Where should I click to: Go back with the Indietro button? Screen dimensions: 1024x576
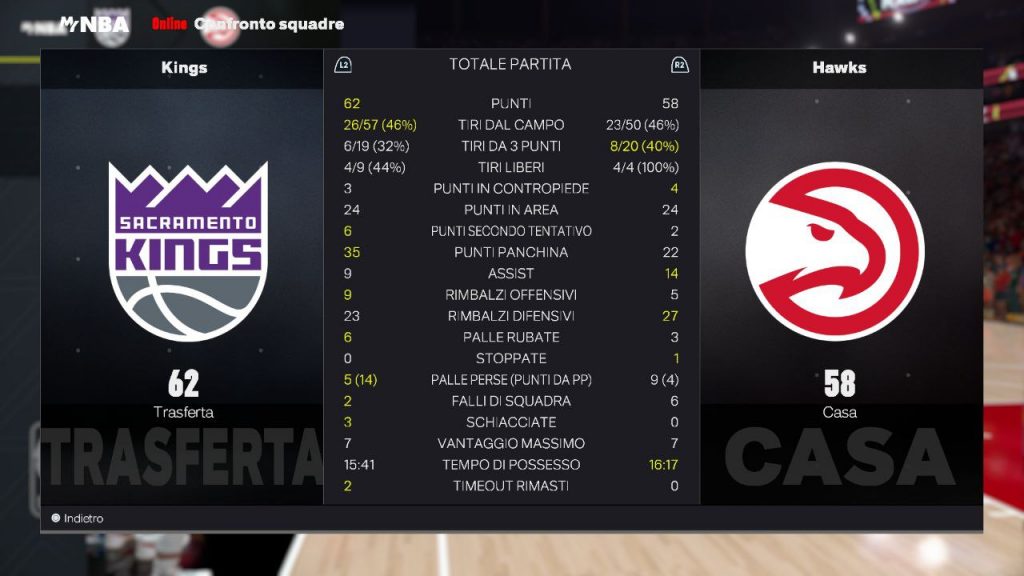tap(78, 518)
